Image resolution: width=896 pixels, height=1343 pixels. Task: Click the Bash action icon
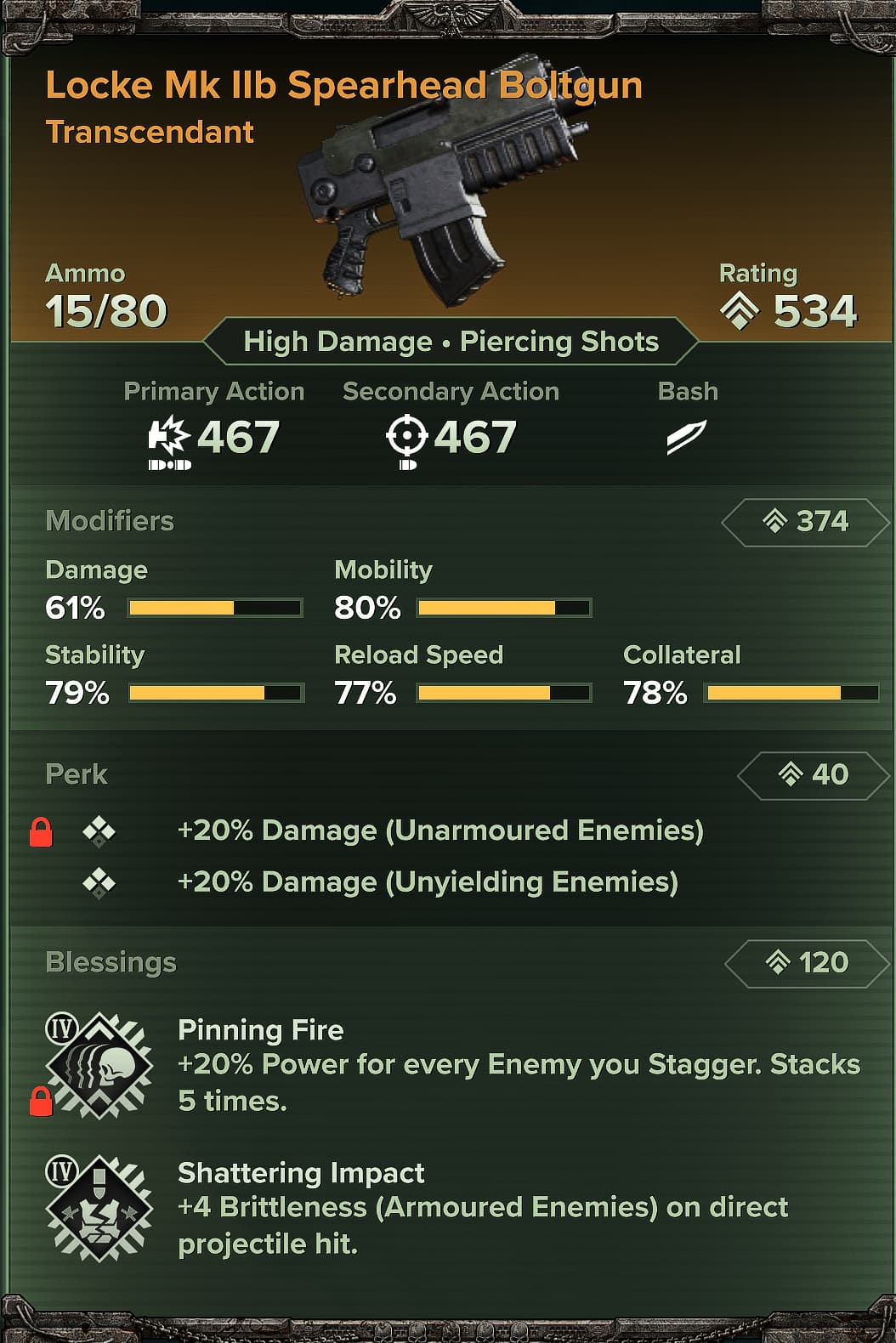[x=686, y=437]
